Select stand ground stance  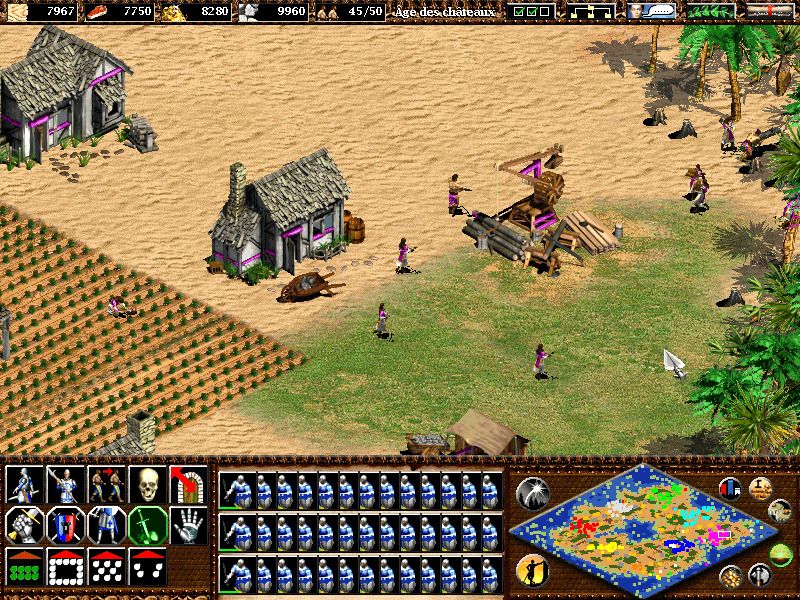coord(104,524)
